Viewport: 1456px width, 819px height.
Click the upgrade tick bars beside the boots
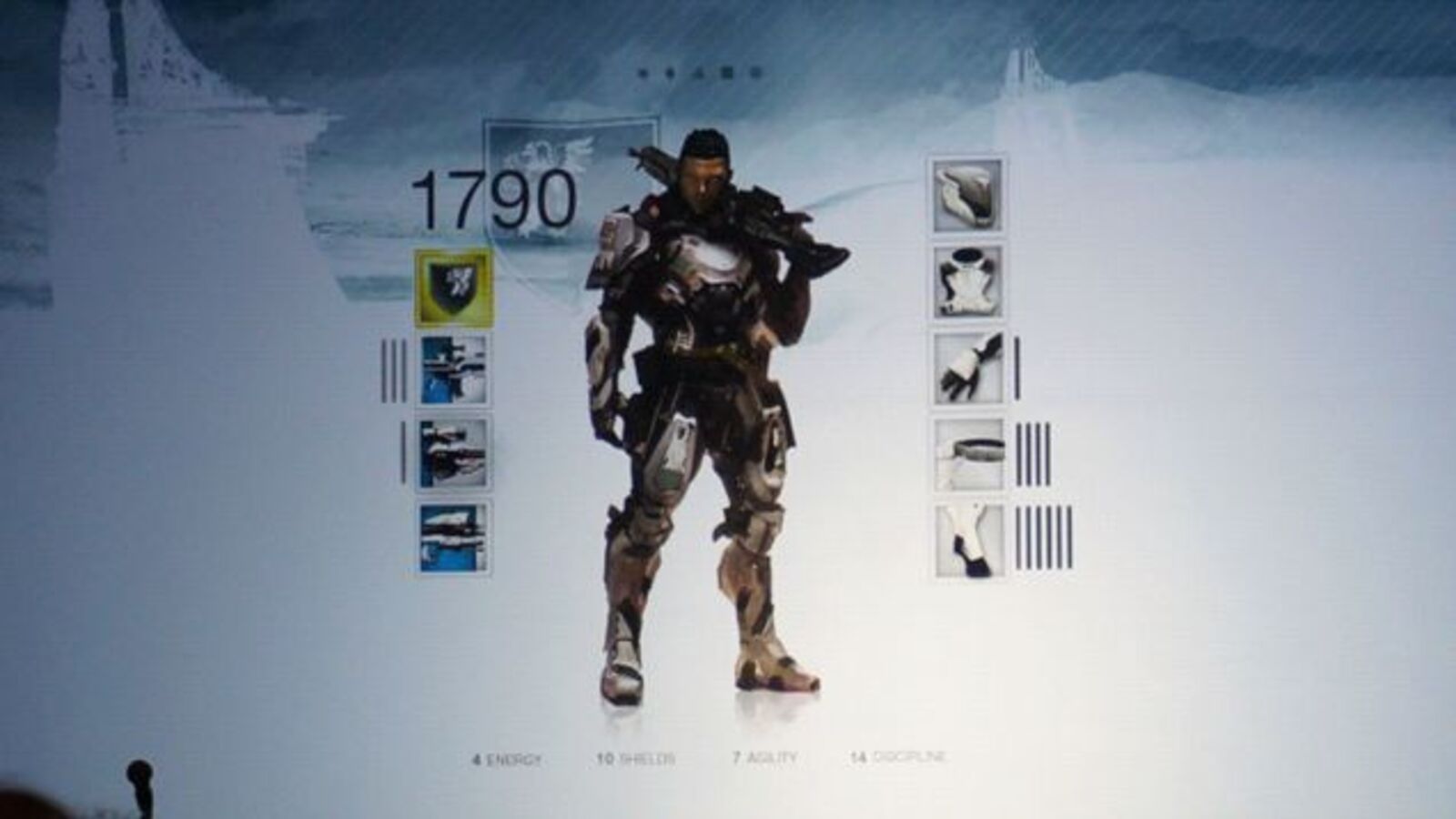[x=1042, y=539]
